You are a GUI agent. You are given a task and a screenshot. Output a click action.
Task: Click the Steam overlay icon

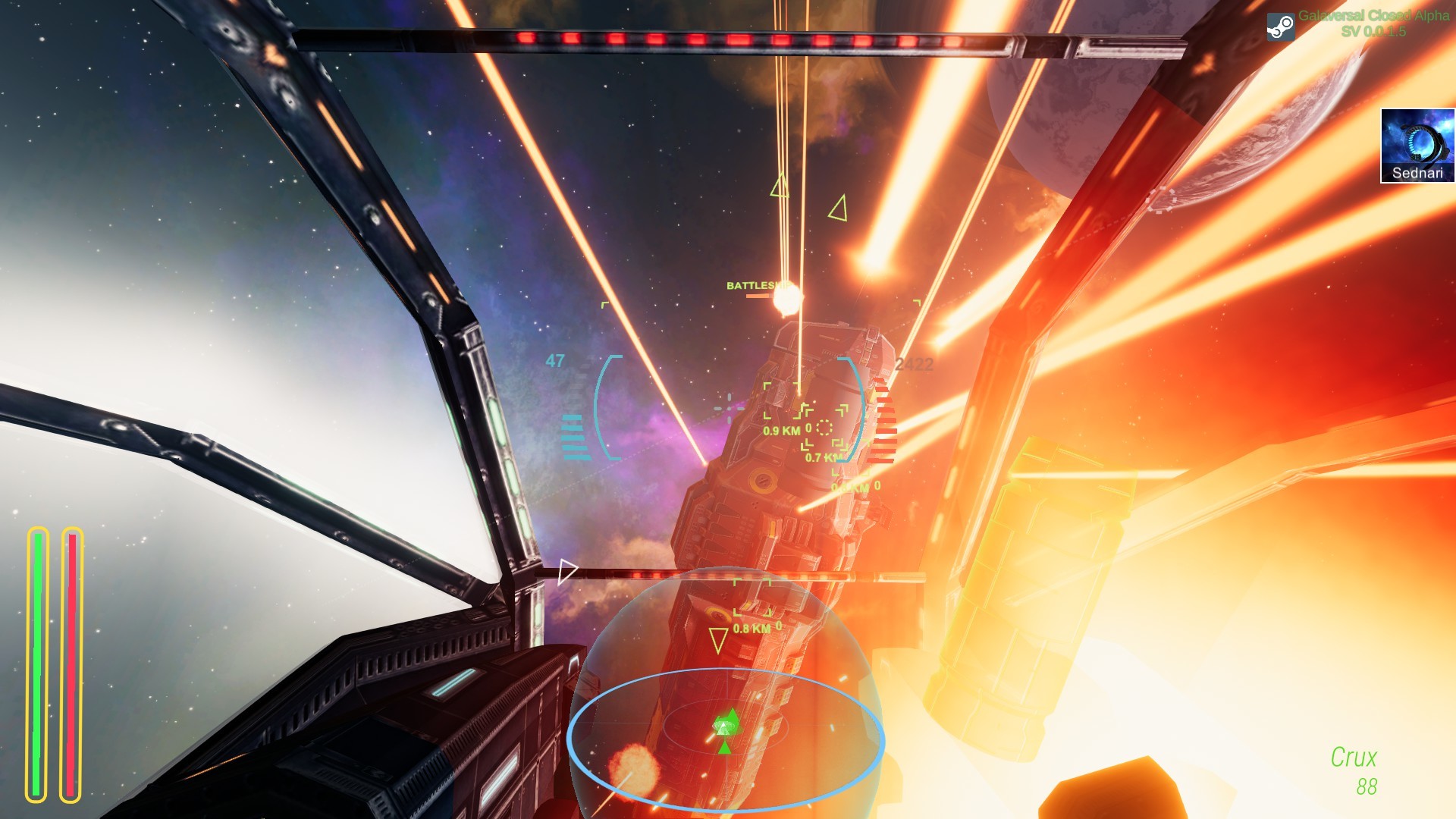click(1282, 25)
